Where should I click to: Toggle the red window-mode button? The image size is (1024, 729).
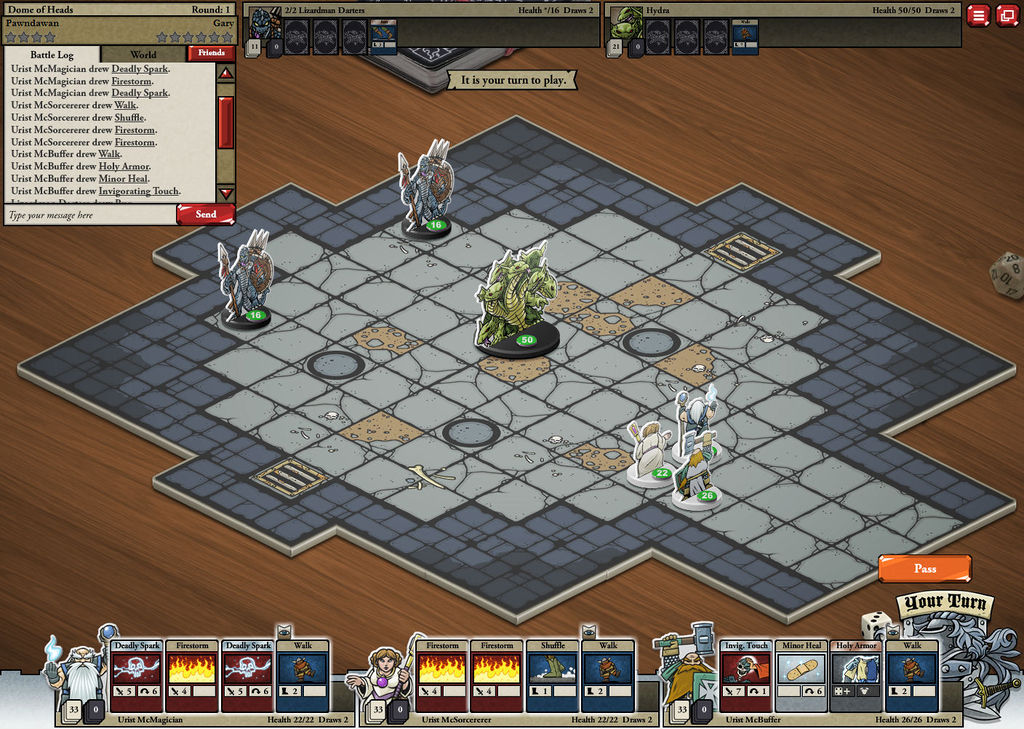[1006, 15]
